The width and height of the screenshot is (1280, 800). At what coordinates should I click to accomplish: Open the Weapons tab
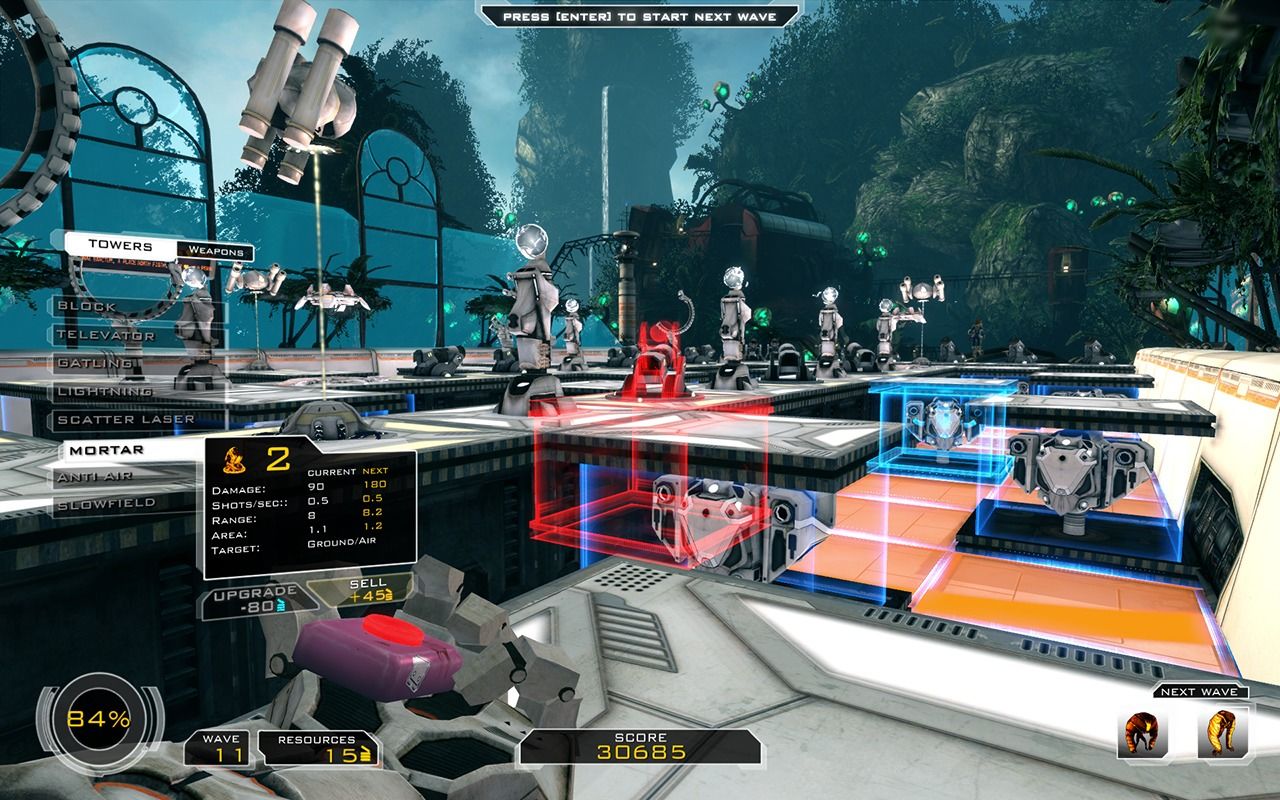(216, 252)
